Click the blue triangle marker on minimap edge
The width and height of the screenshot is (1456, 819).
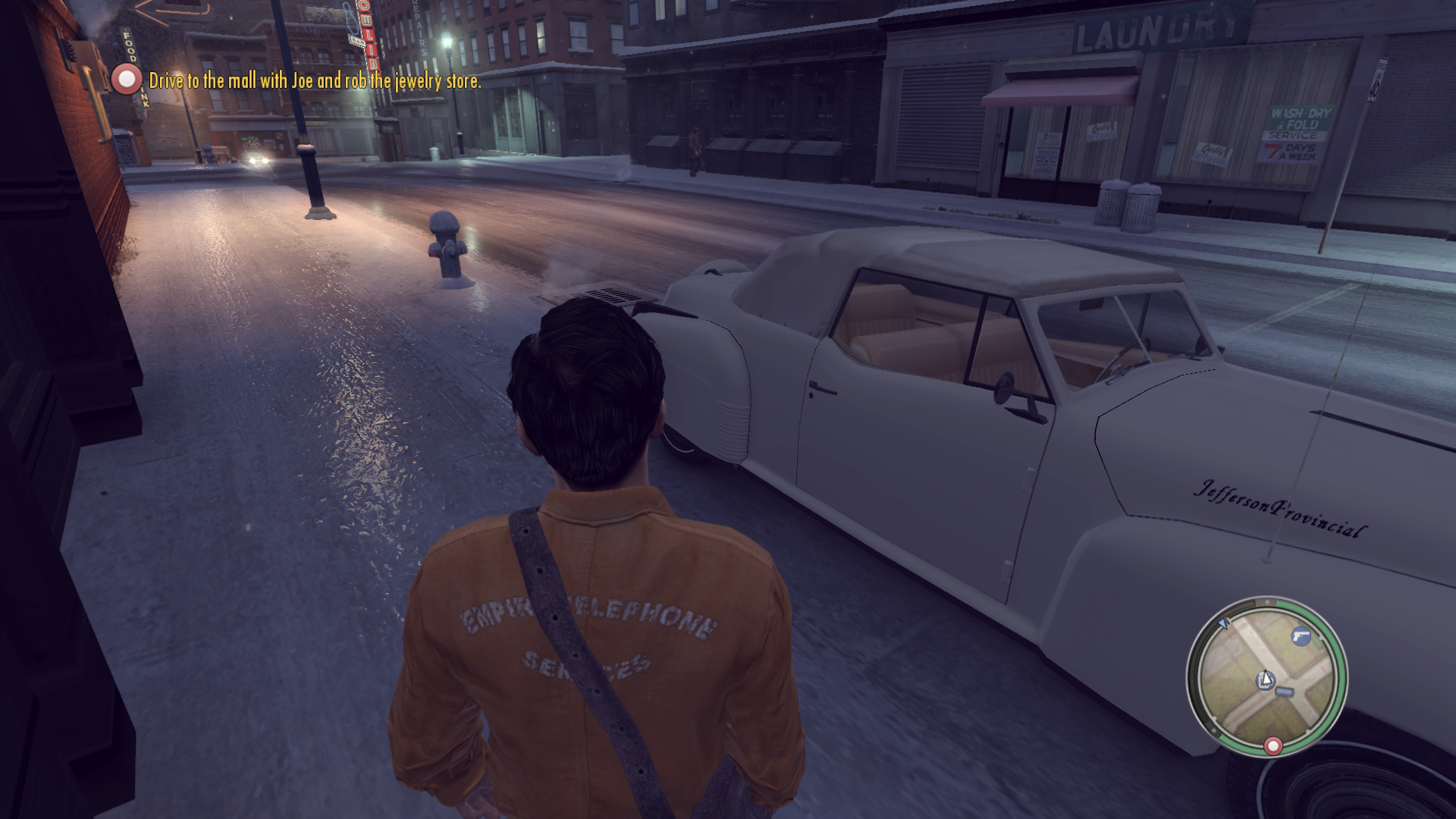[x=1222, y=623]
